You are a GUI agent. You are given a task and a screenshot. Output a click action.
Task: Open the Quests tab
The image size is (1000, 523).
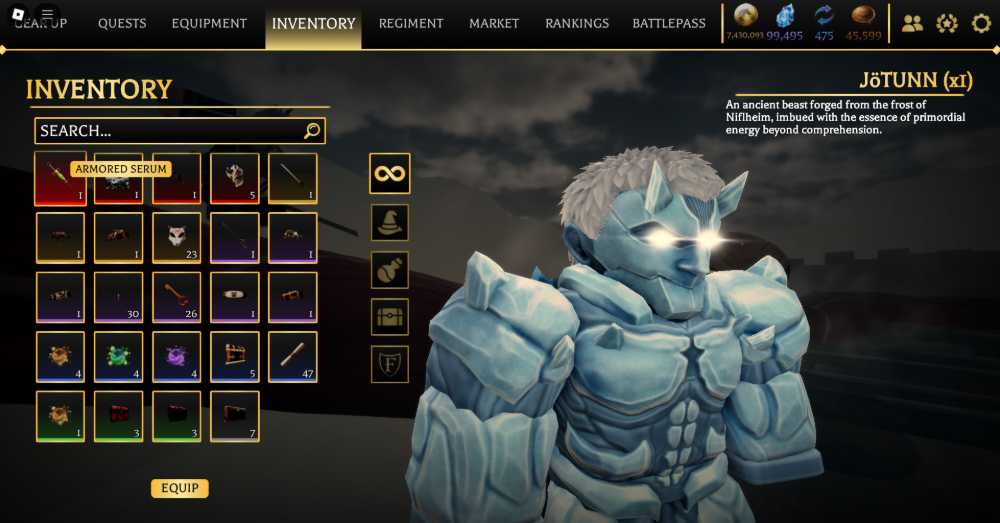[122, 23]
